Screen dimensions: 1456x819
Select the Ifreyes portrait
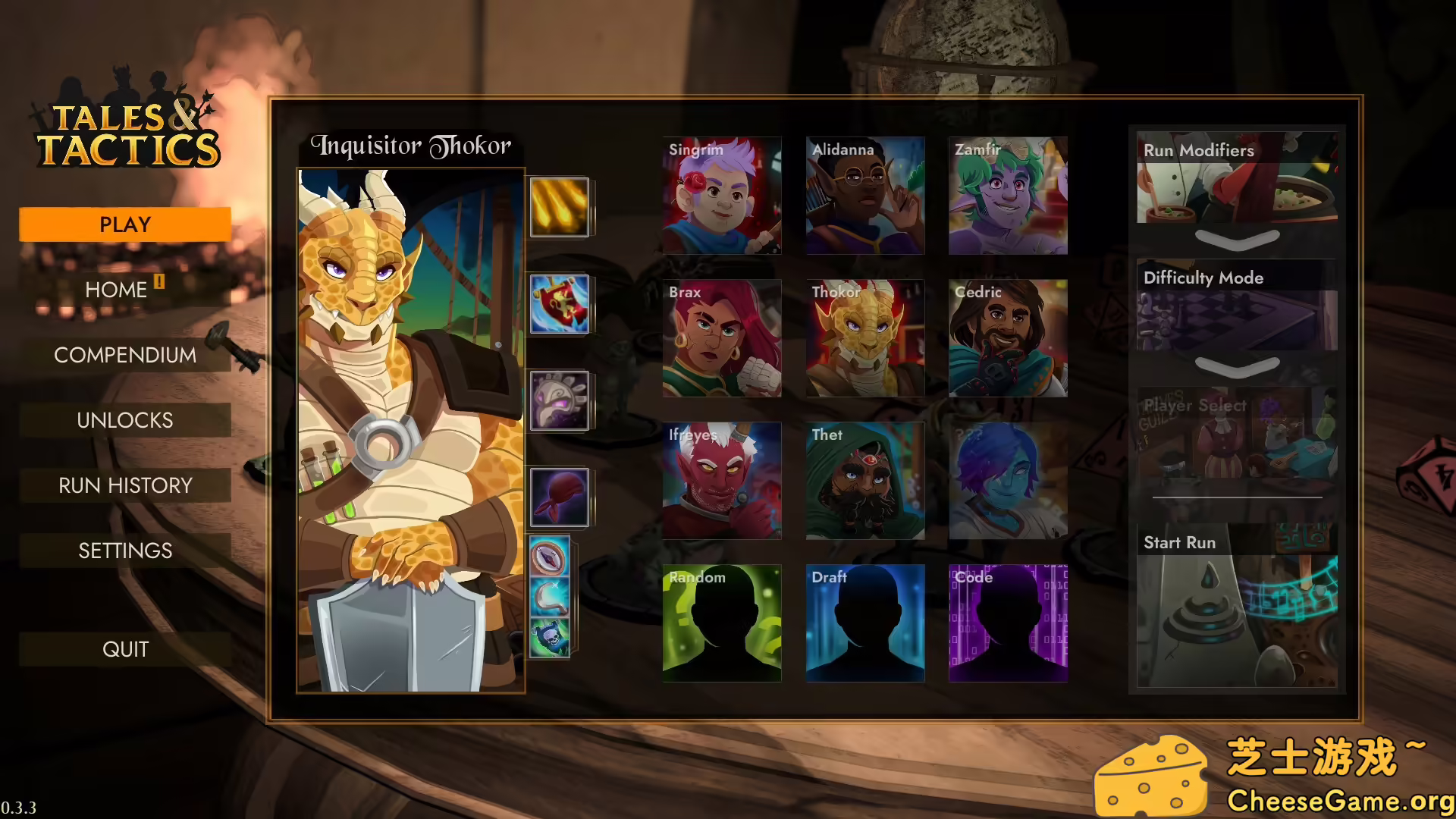click(x=721, y=481)
